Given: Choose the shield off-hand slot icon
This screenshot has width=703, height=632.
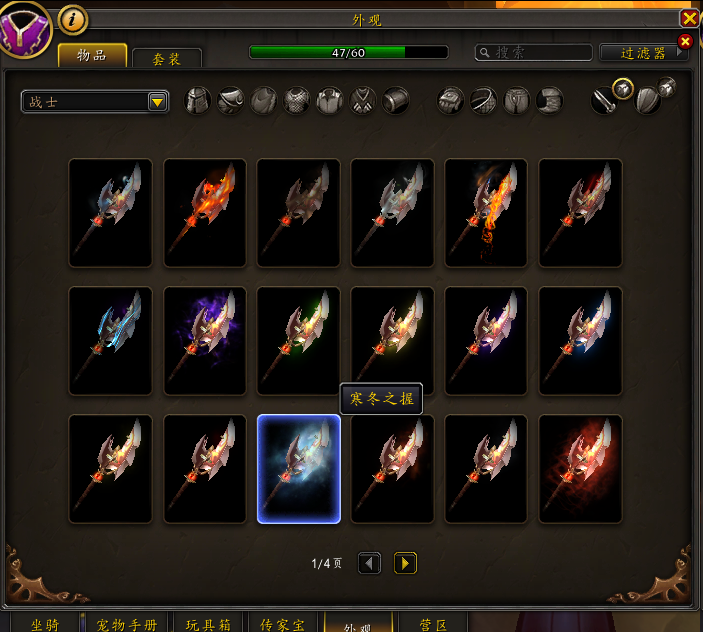Looking at the screenshot, I should click(x=647, y=101).
